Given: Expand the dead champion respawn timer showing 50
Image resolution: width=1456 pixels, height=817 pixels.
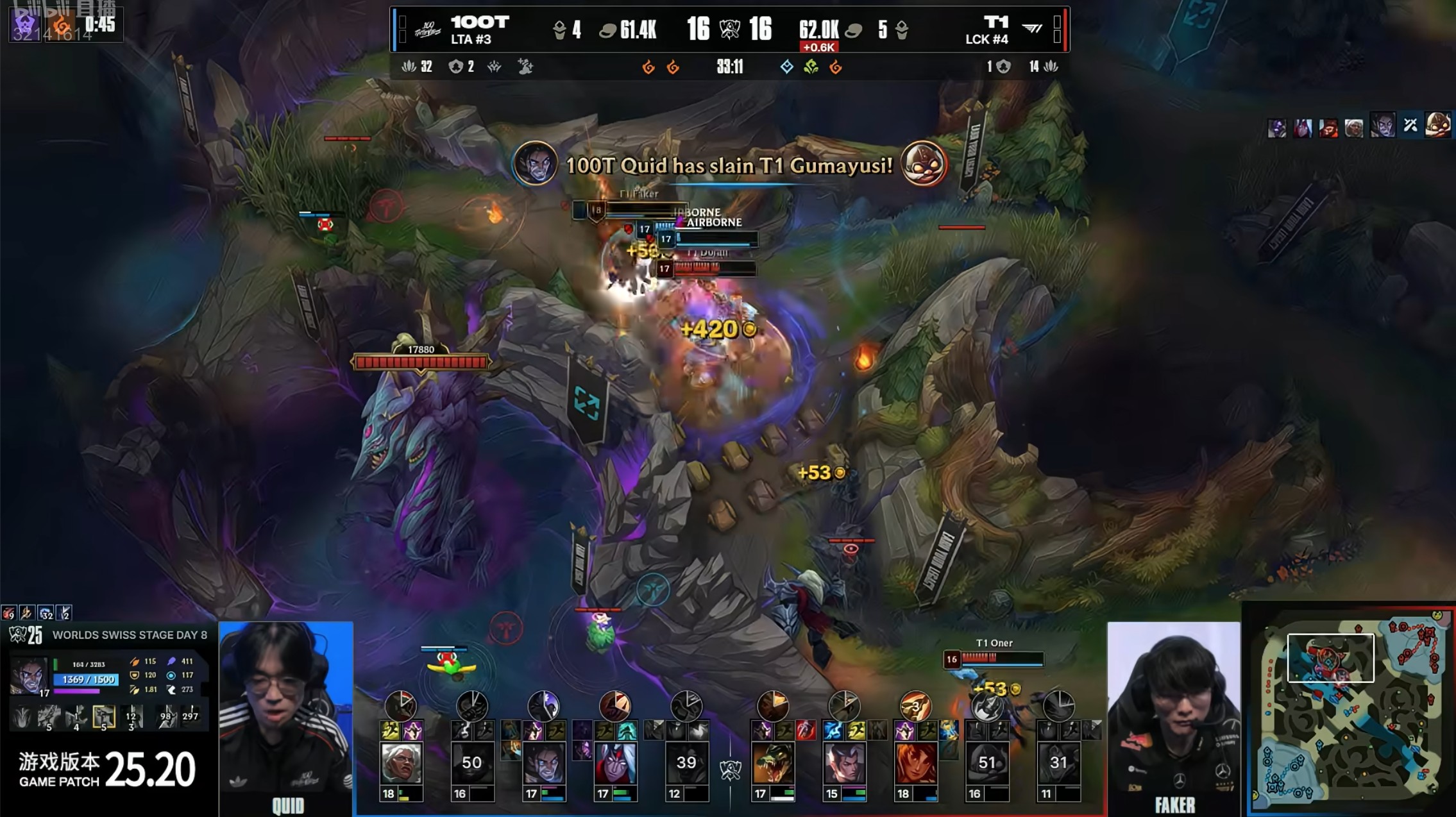Looking at the screenshot, I should (471, 762).
